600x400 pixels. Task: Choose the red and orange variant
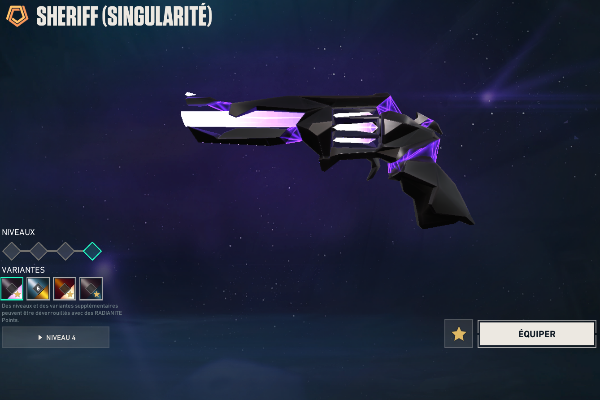pos(64,289)
